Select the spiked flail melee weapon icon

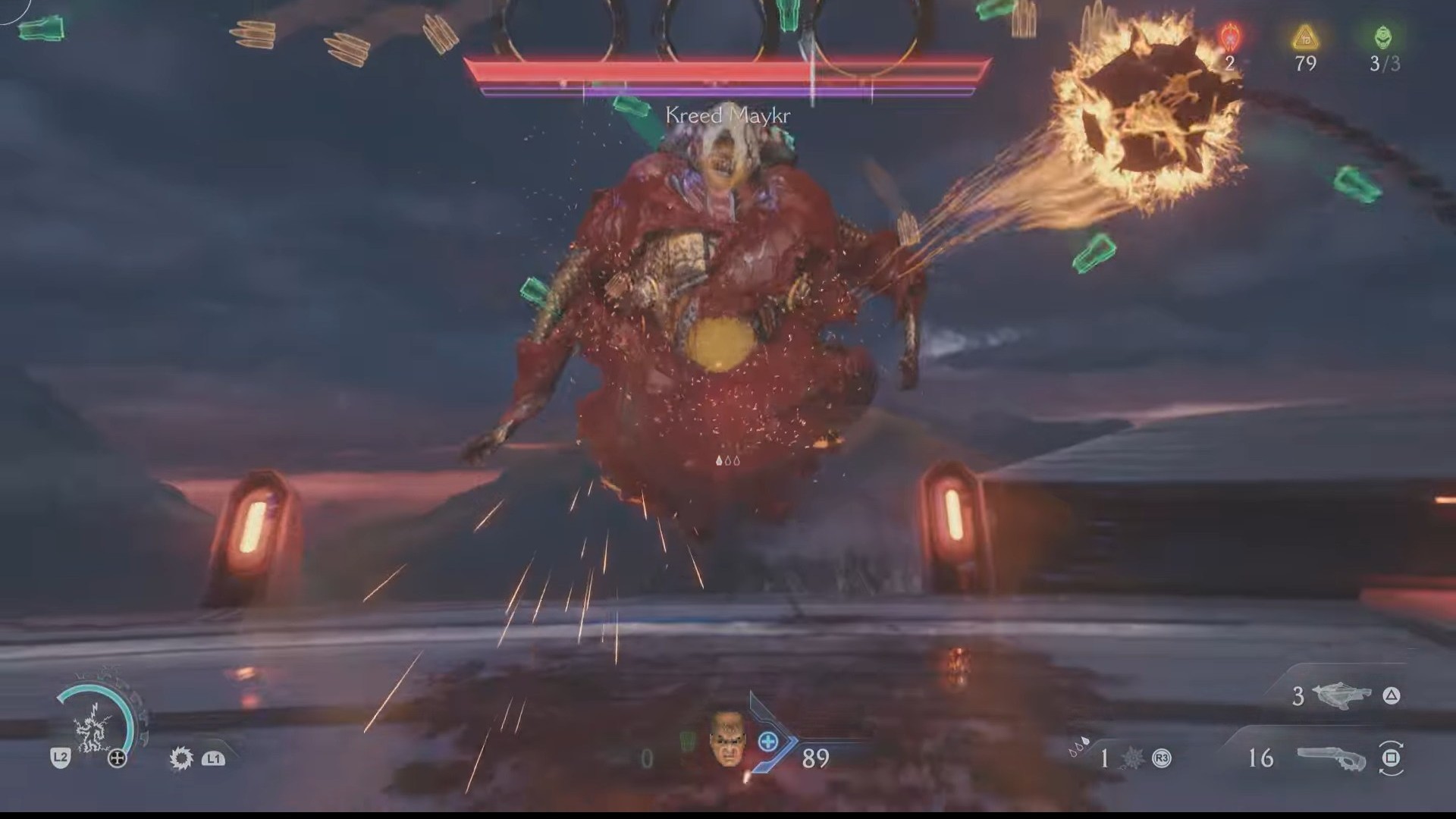click(1131, 757)
